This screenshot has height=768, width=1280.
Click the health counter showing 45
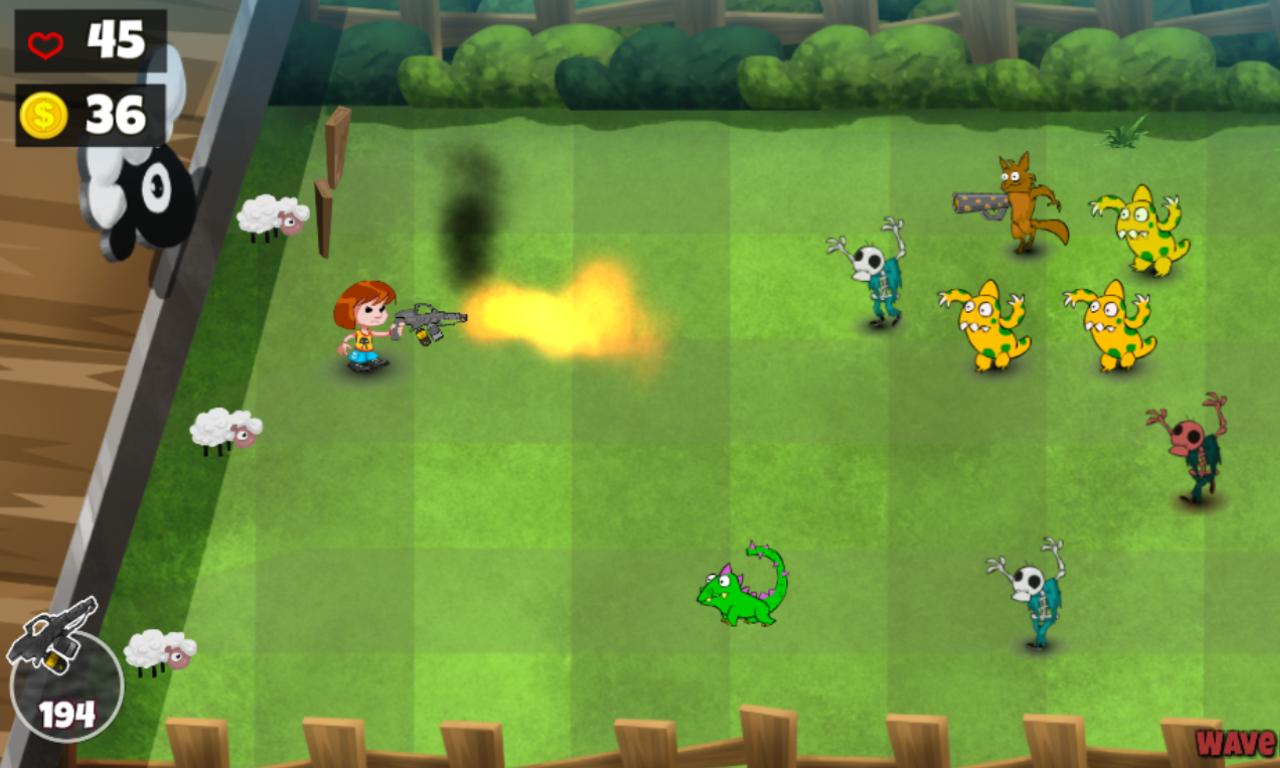(x=113, y=38)
